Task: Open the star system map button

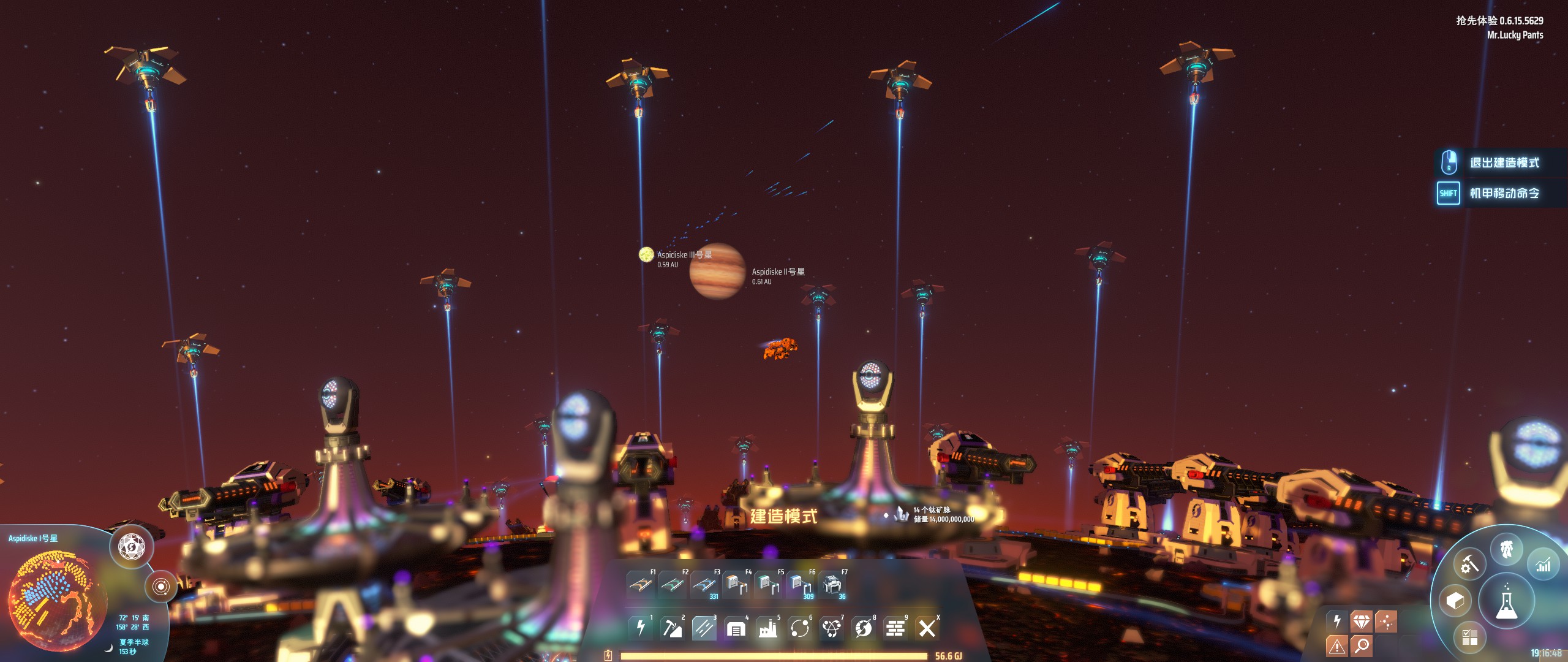Action: point(160,587)
